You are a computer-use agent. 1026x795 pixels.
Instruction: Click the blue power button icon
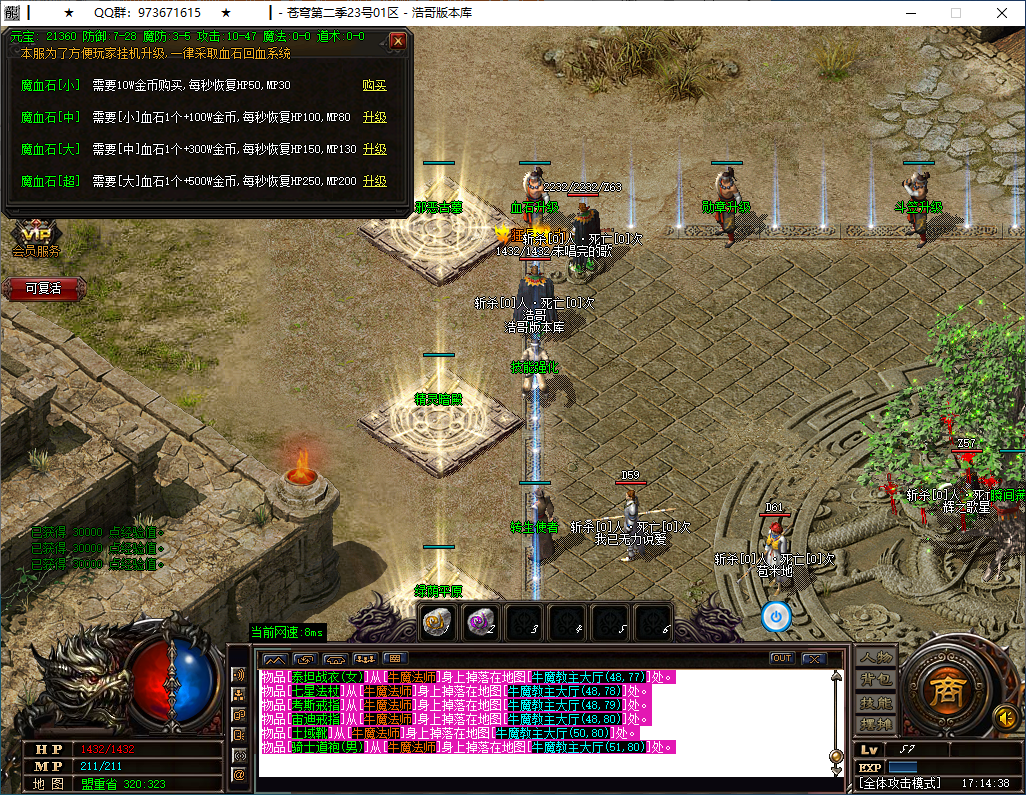(x=776, y=617)
